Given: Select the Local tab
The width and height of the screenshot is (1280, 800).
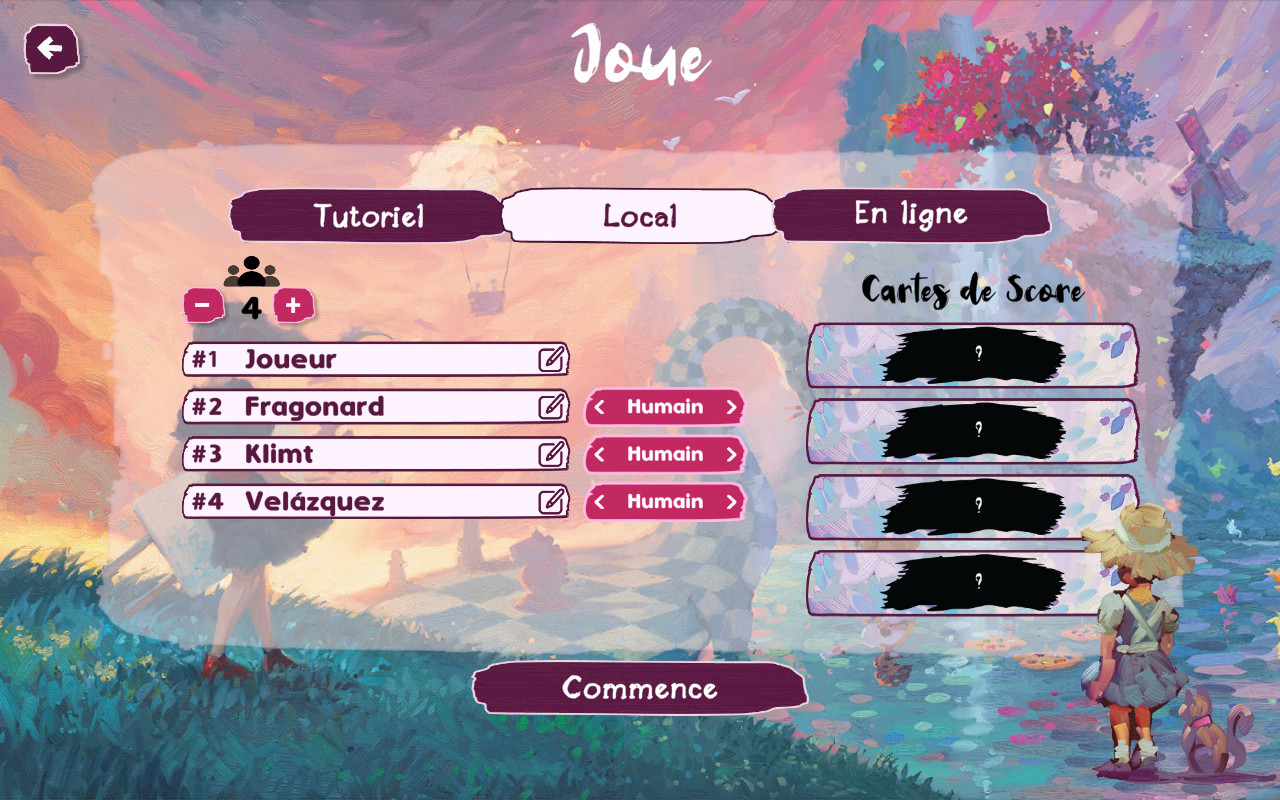Looking at the screenshot, I should point(640,216).
